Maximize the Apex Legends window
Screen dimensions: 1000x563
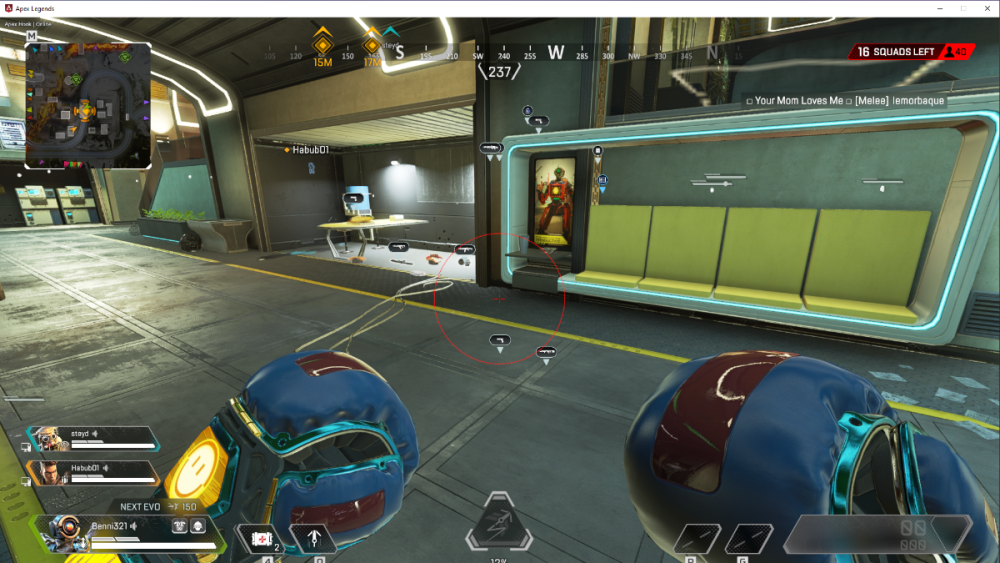963,8
